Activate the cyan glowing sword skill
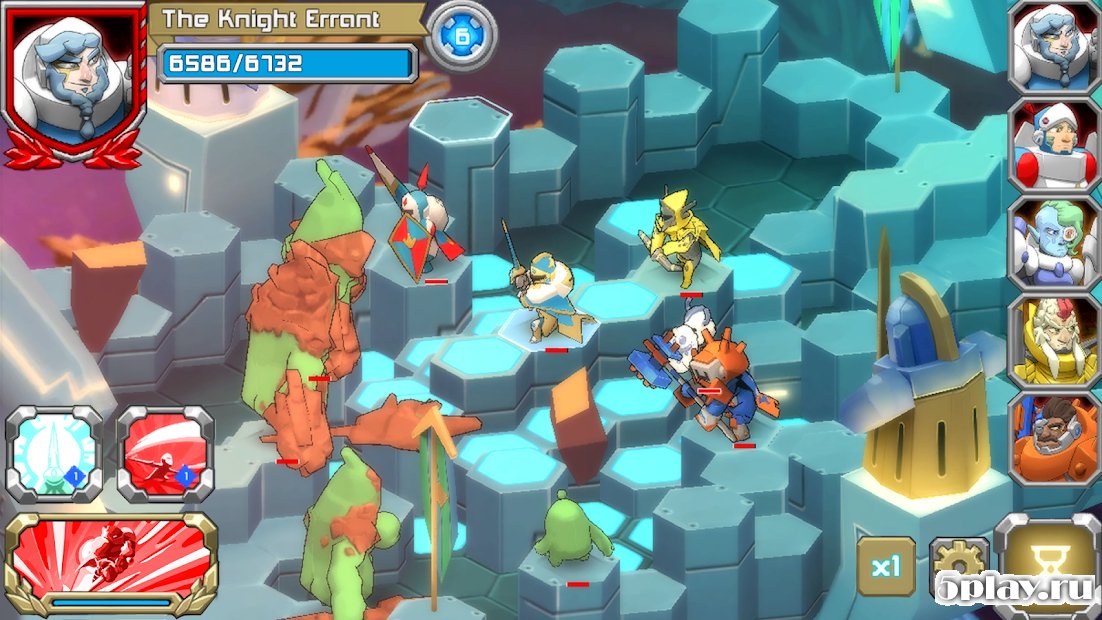Viewport: 1102px width, 620px height. (54, 454)
